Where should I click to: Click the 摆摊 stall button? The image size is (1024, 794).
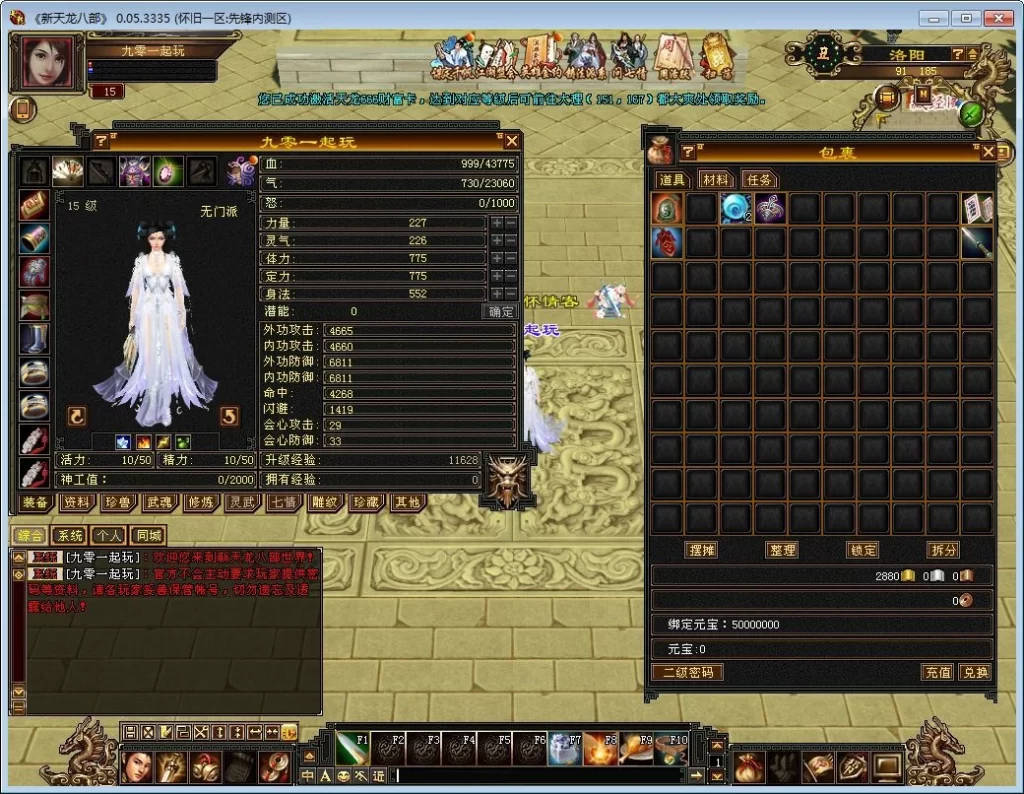(x=702, y=550)
